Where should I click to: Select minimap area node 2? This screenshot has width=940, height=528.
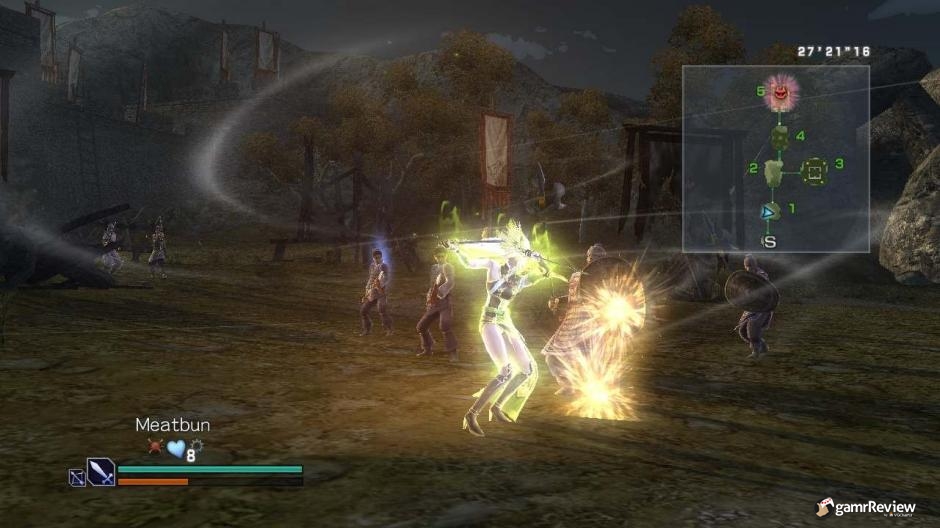(x=774, y=172)
